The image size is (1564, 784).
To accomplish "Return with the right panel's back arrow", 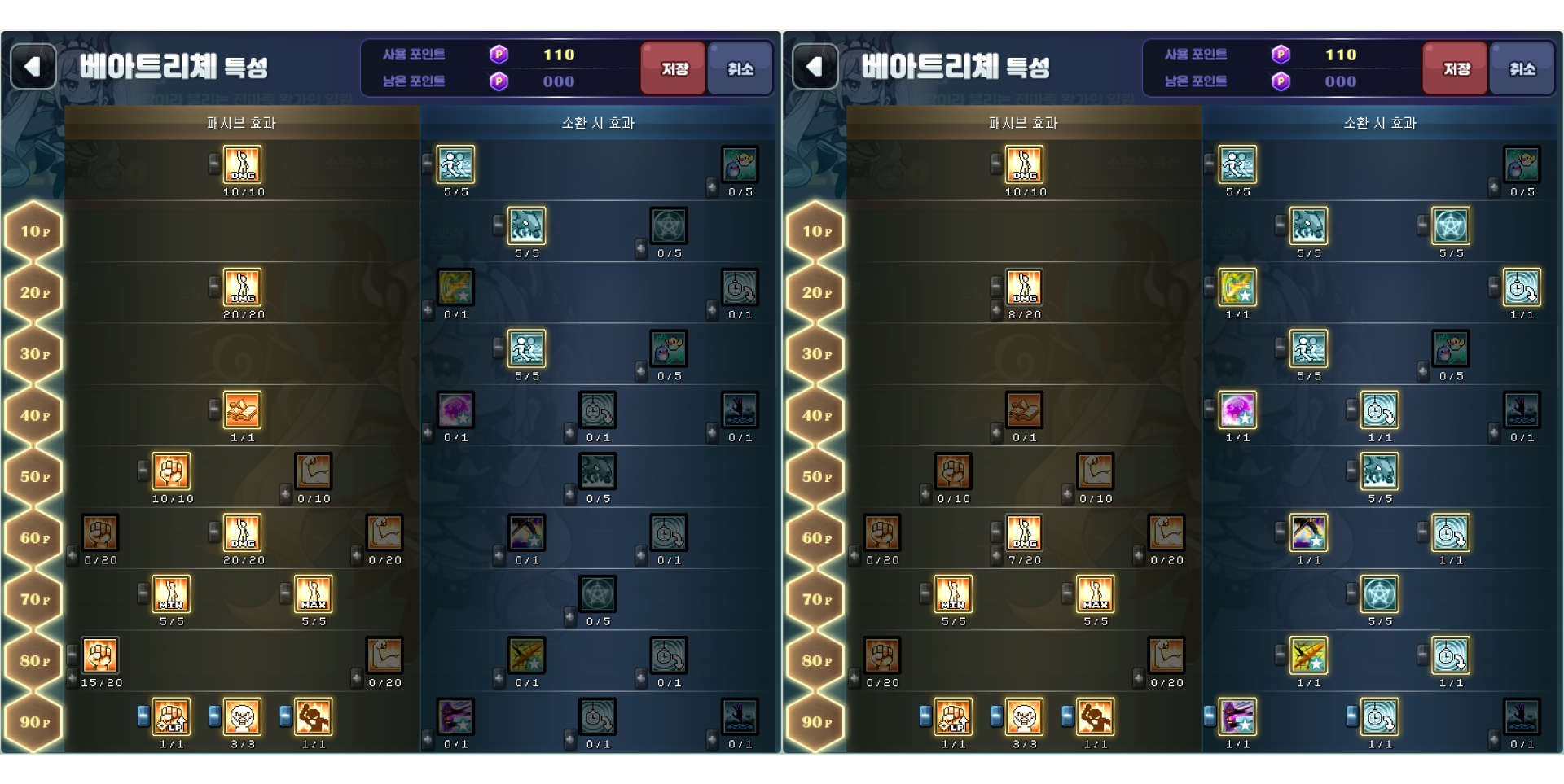I will 815,67.
